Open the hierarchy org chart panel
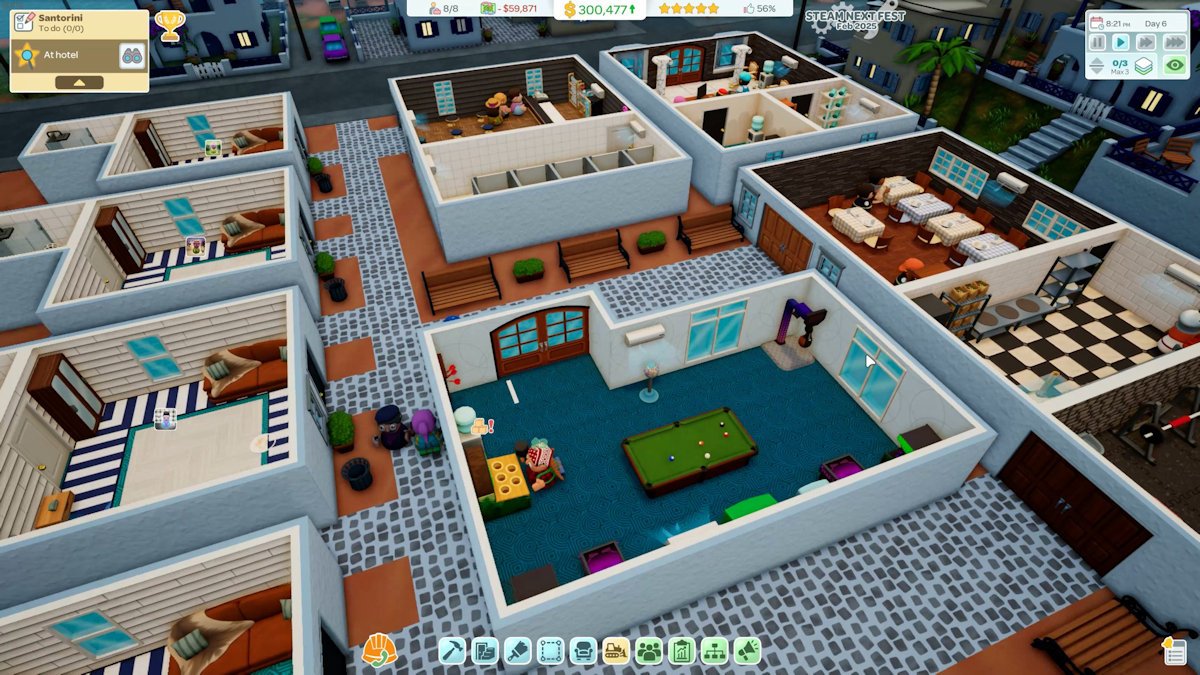This screenshot has width=1200, height=675. 714,651
